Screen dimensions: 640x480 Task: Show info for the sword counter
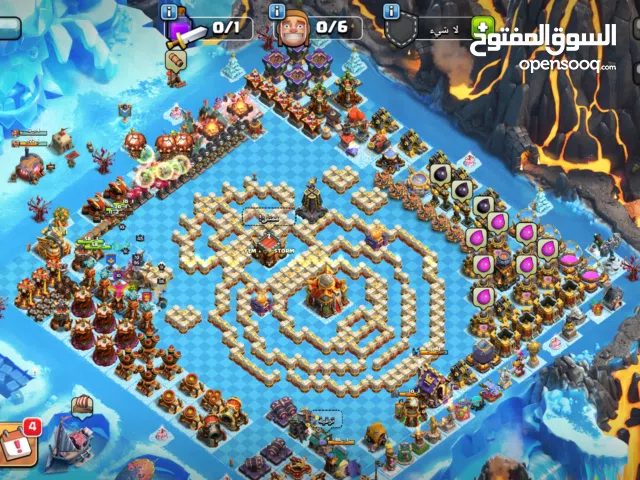(168, 11)
